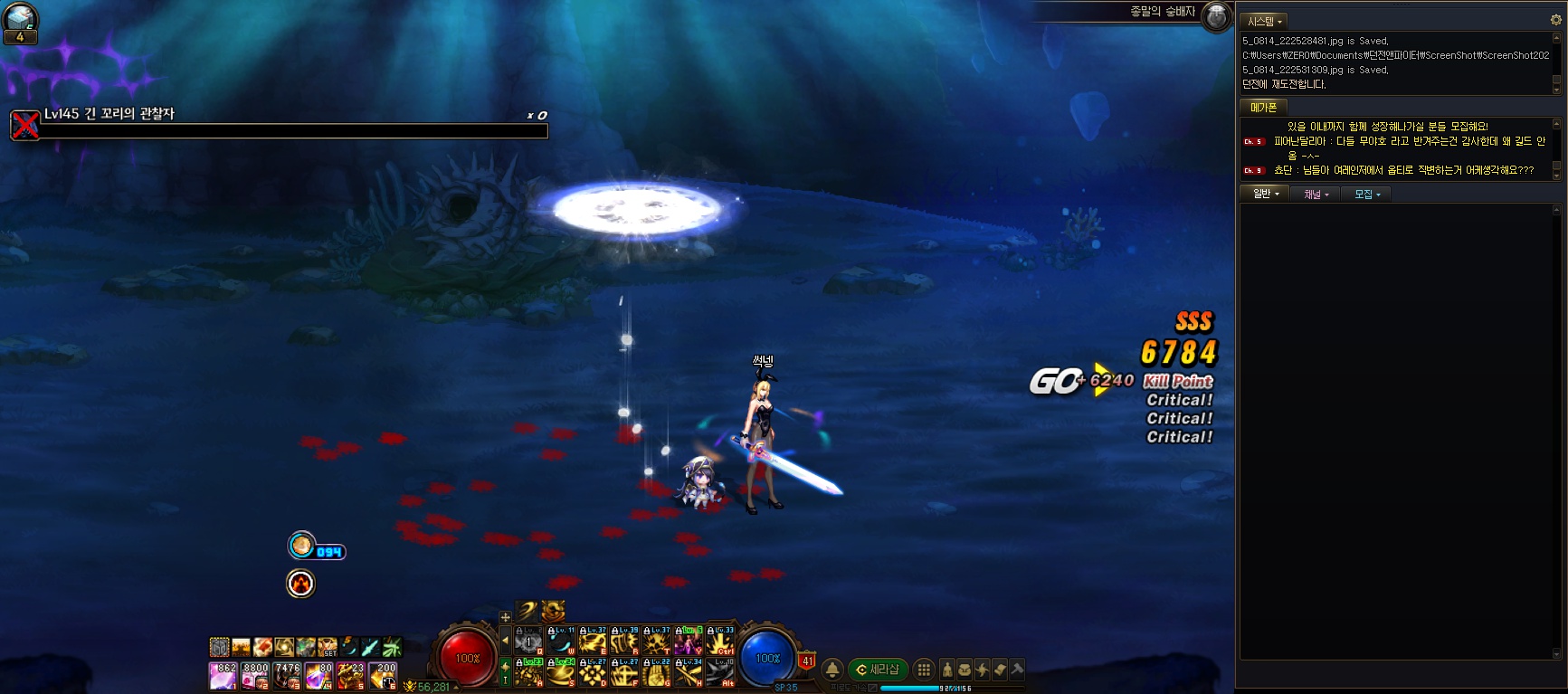Open the character info silhouette icon

pos(947,670)
